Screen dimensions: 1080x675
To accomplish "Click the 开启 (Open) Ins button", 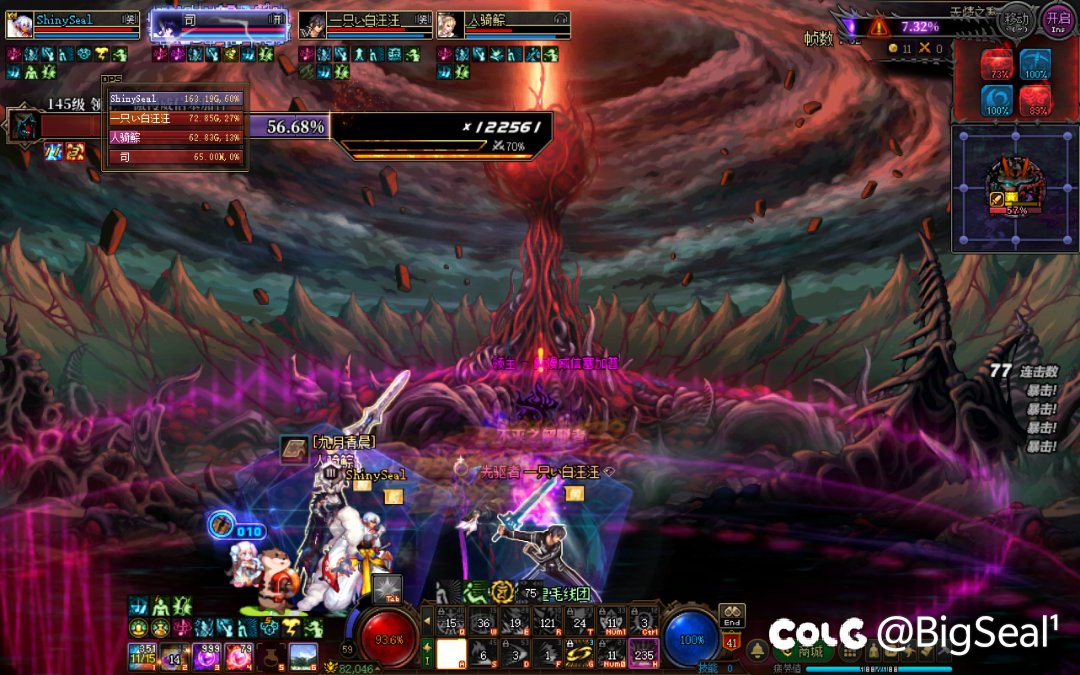I will click(1058, 19).
